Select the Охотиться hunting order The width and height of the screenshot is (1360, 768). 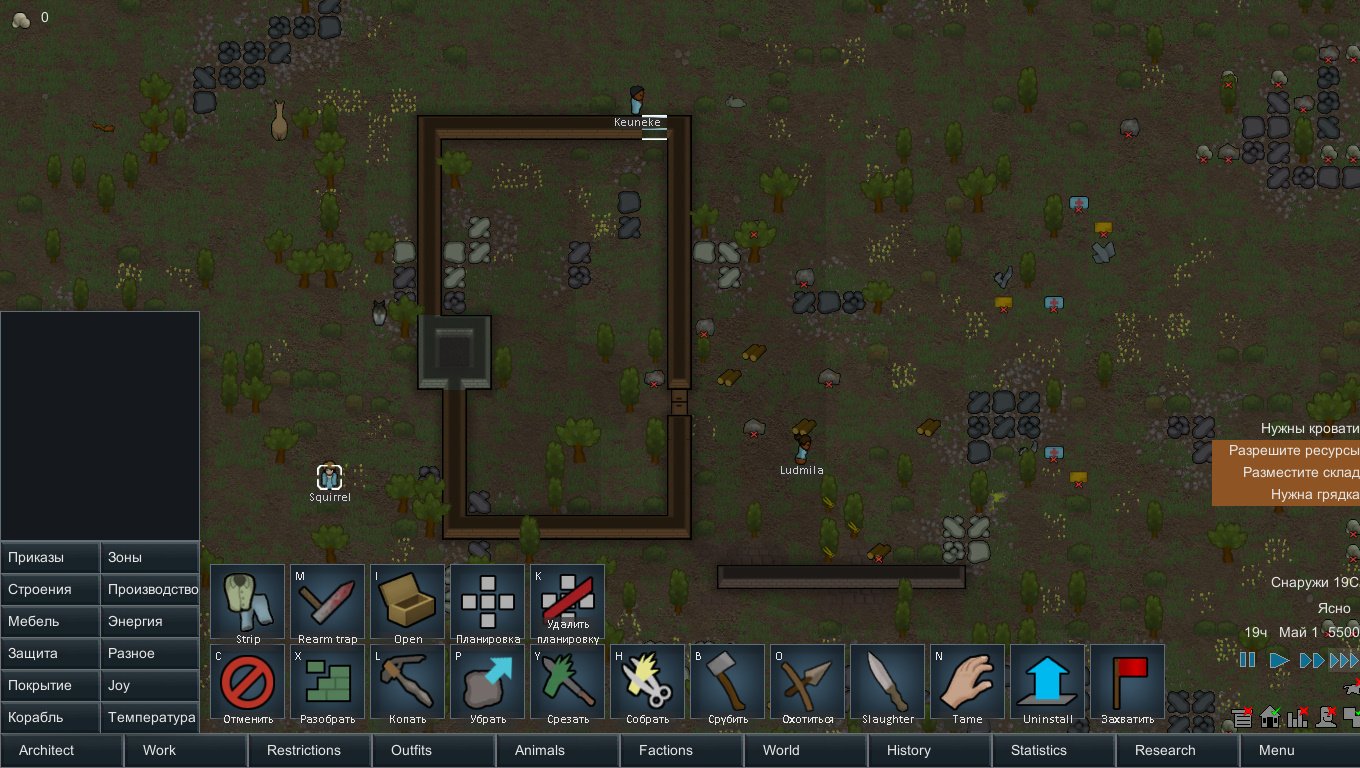coord(807,682)
